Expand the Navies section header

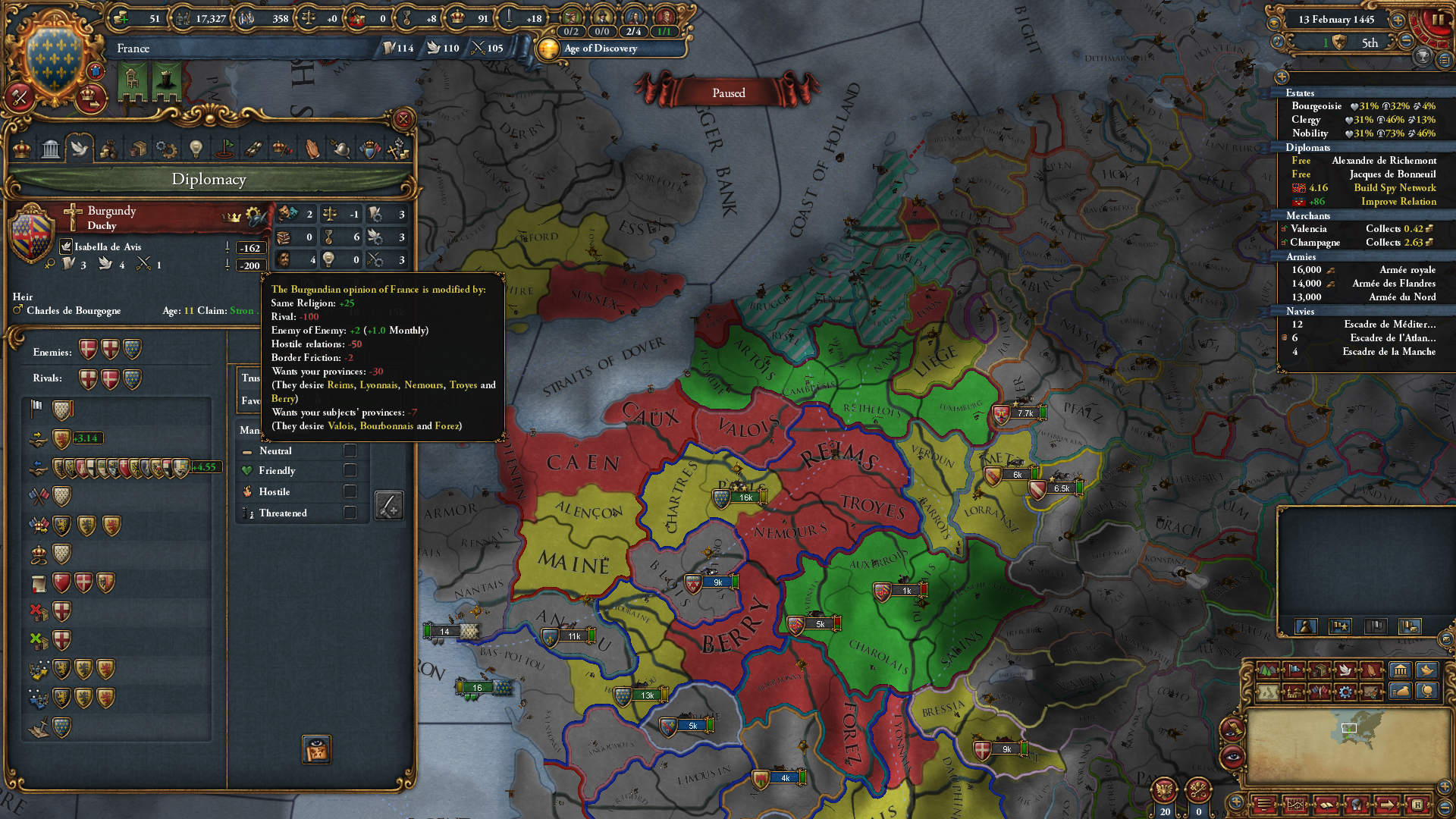pyautogui.click(x=1299, y=311)
